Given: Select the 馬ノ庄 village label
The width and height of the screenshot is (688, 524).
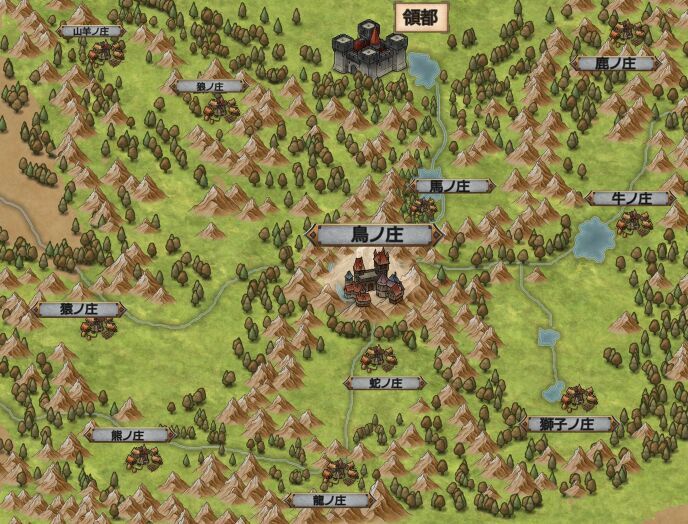Looking at the screenshot, I should click(451, 186).
